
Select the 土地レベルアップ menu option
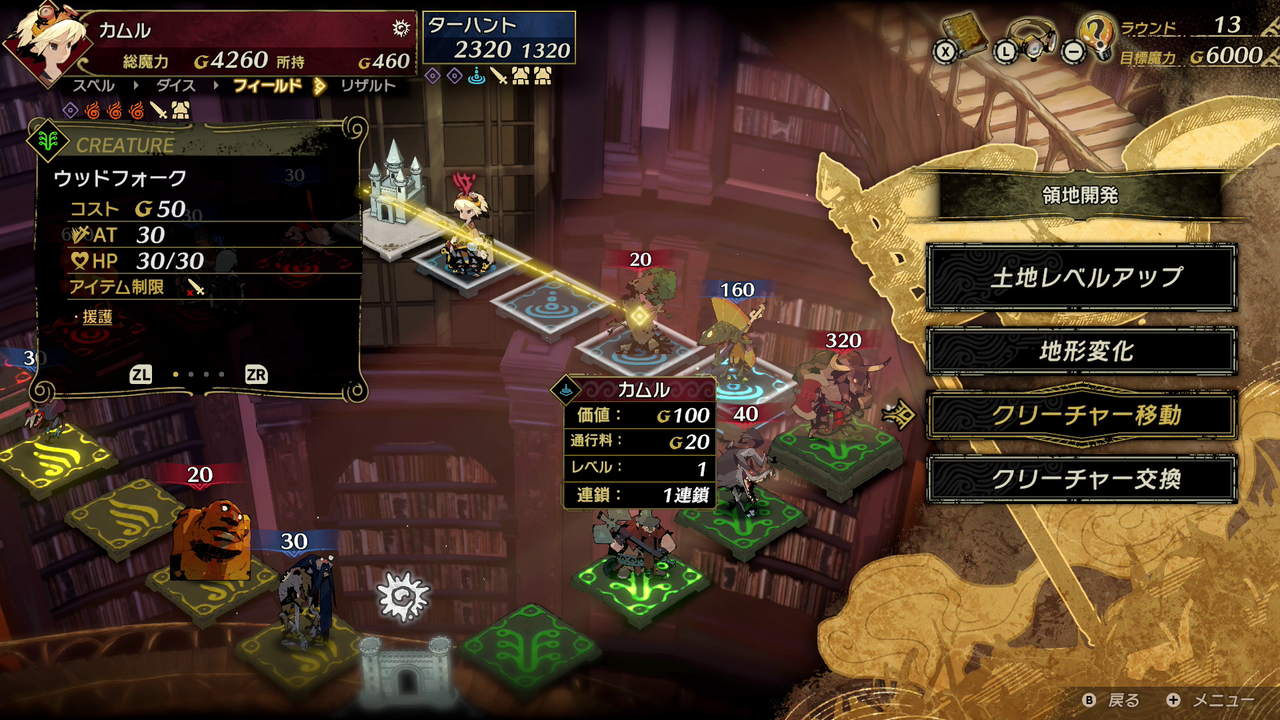coord(1081,278)
